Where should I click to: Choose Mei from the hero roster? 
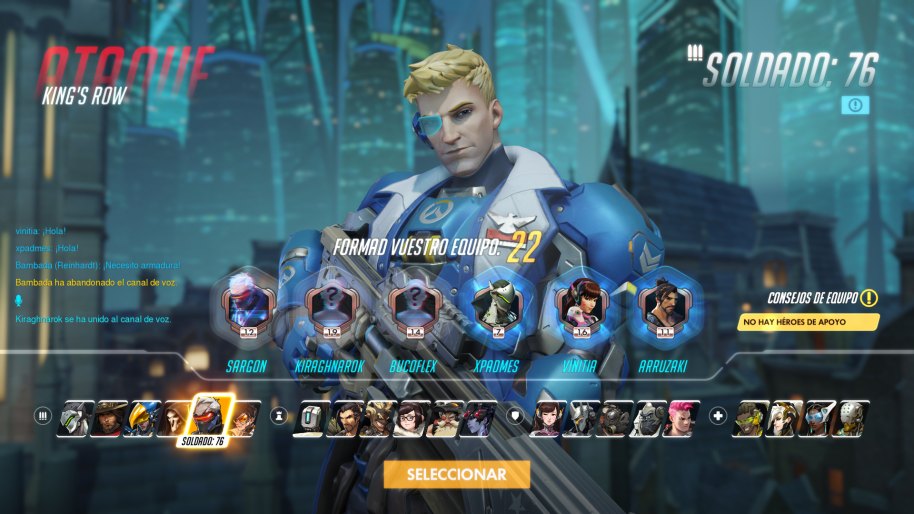tap(412, 418)
